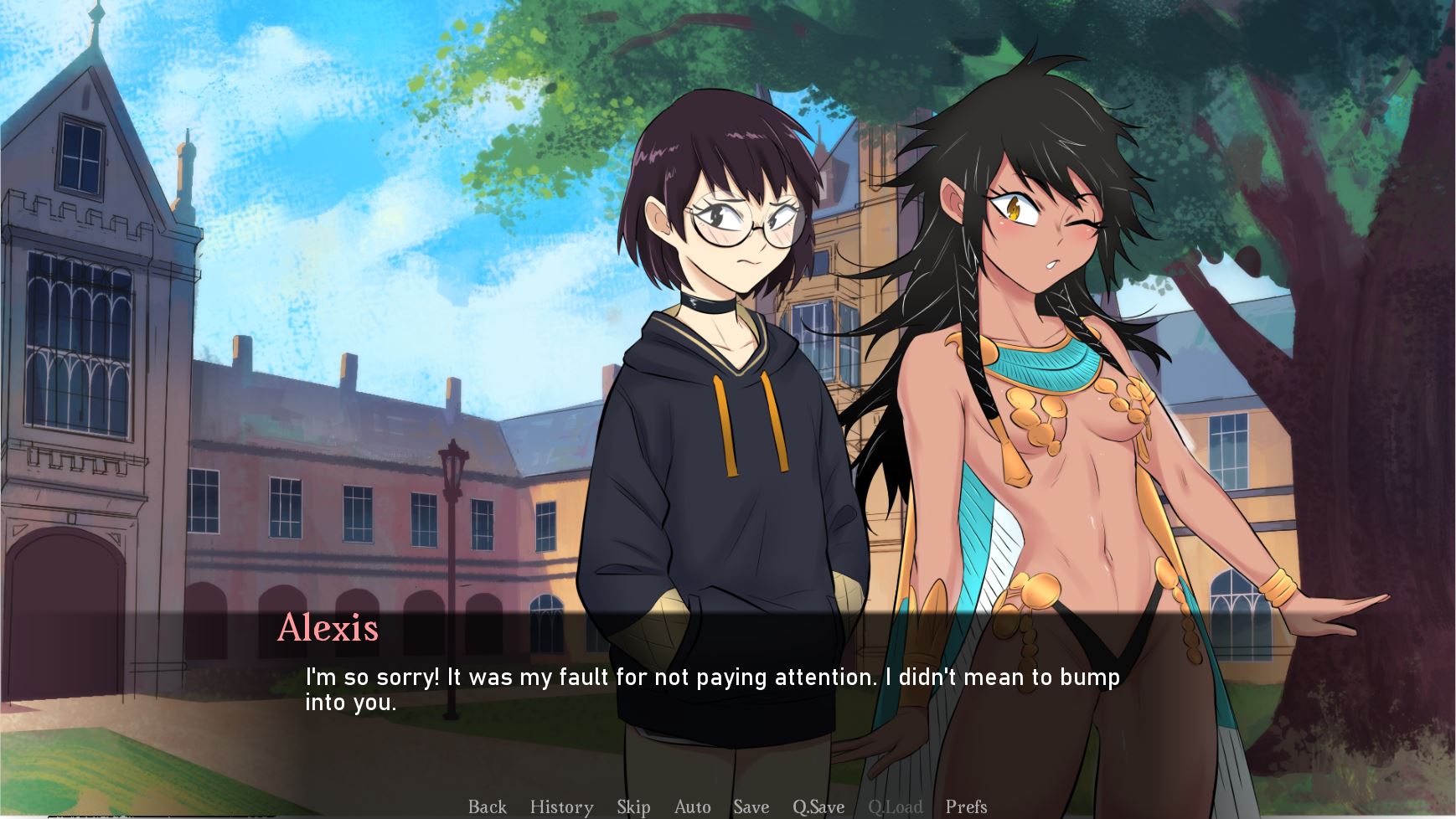Quick save with Q.Save
This screenshot has width=1456, height=819.
click(818, 806)
